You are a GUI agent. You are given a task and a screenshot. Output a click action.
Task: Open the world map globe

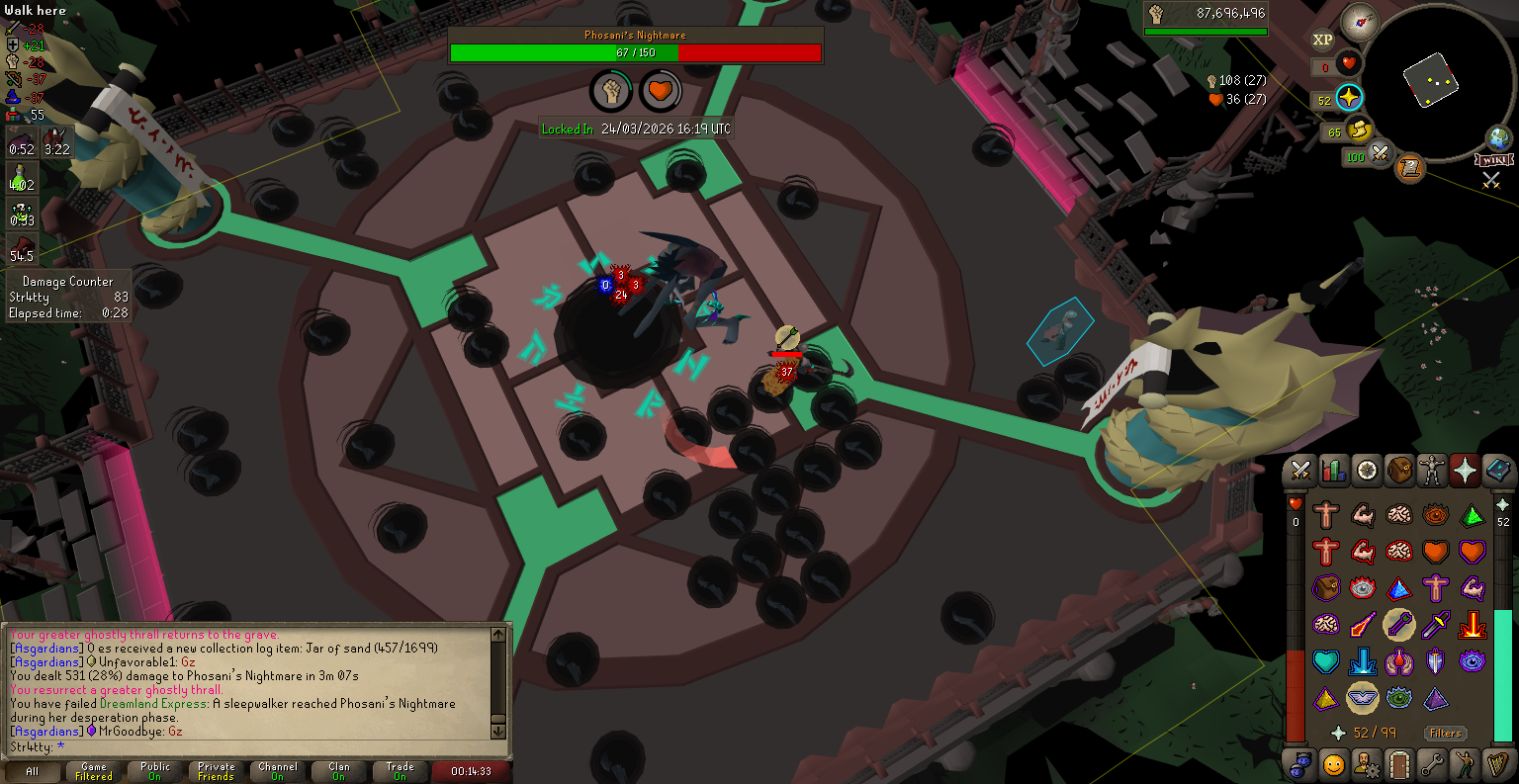click(x=1499, y=137)
